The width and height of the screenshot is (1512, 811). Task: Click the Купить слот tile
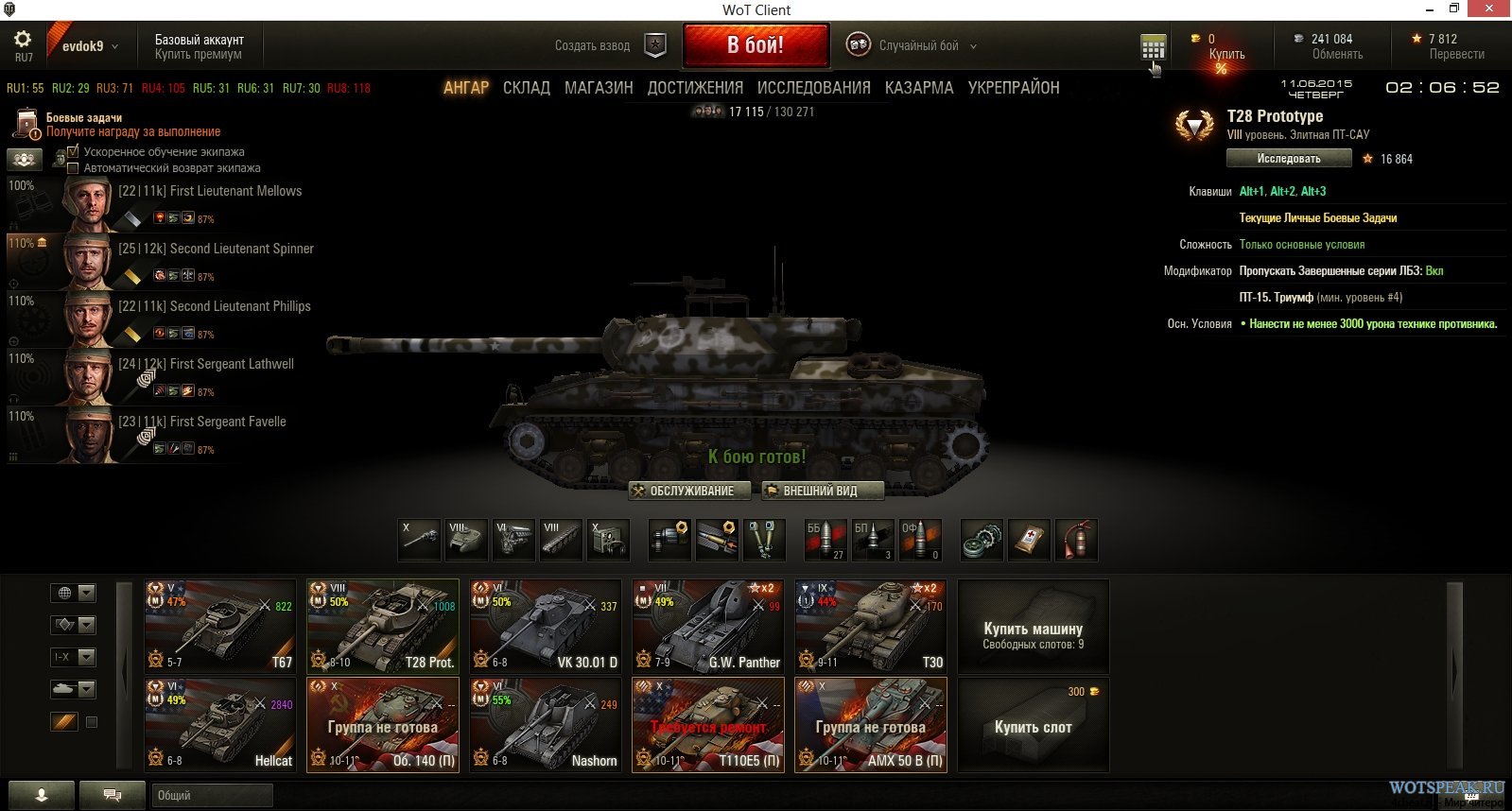(1033, 725)
